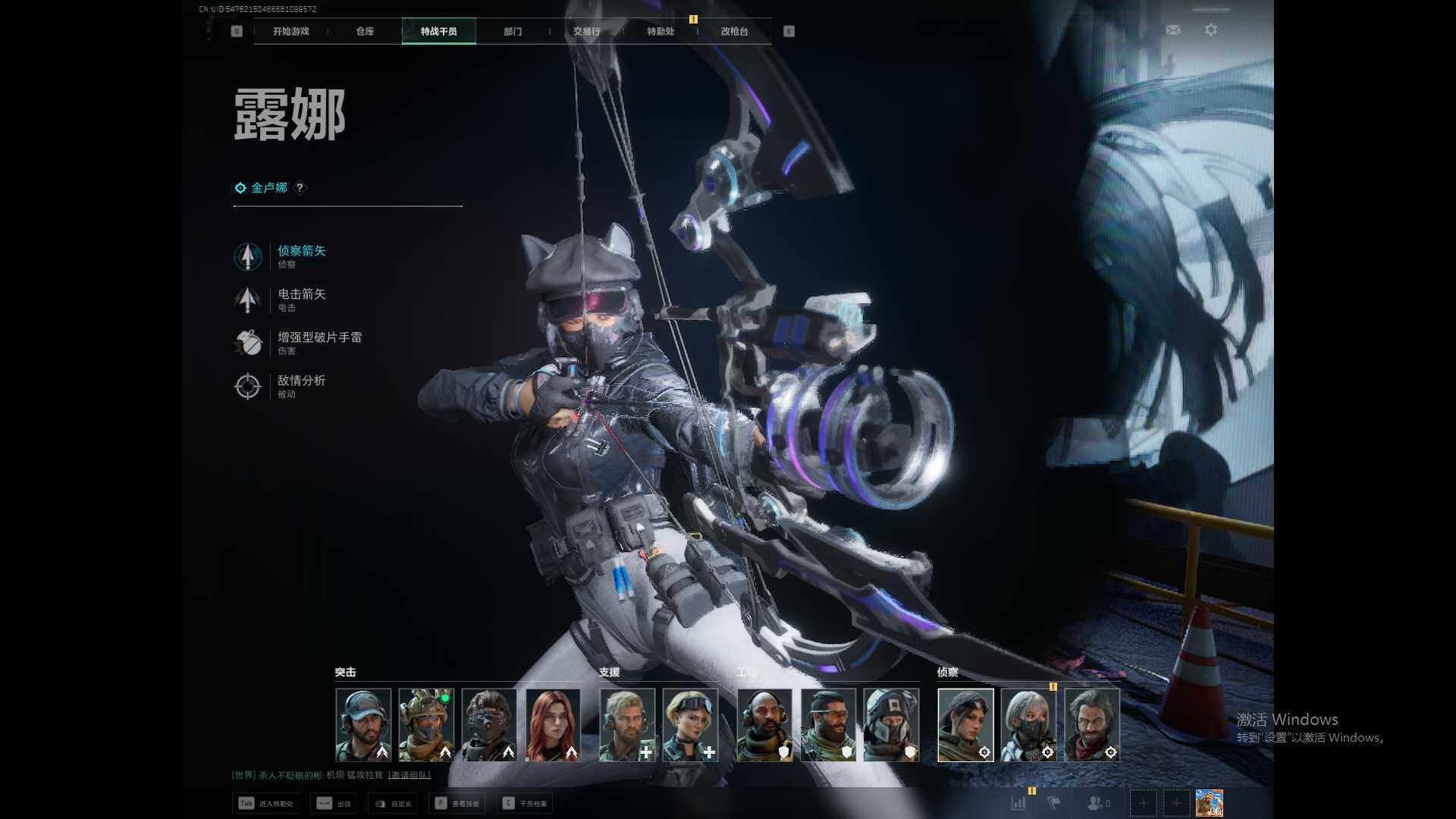The width and height of the screenshot is (1456, 819).
Task: Click the 出战 deploy button
Action: 334,803
